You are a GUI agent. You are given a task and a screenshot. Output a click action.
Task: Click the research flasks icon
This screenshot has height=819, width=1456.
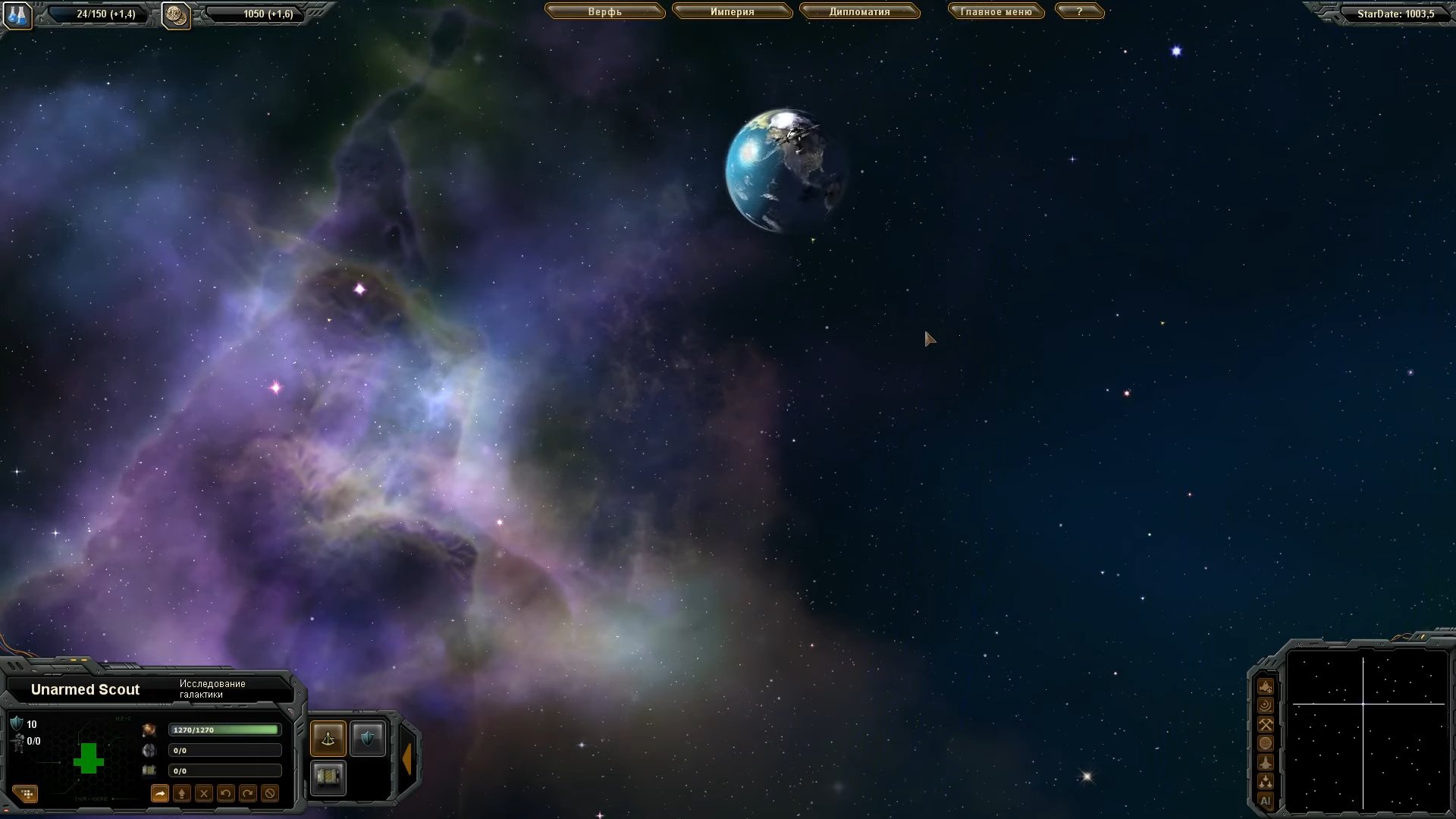point(17,14)
